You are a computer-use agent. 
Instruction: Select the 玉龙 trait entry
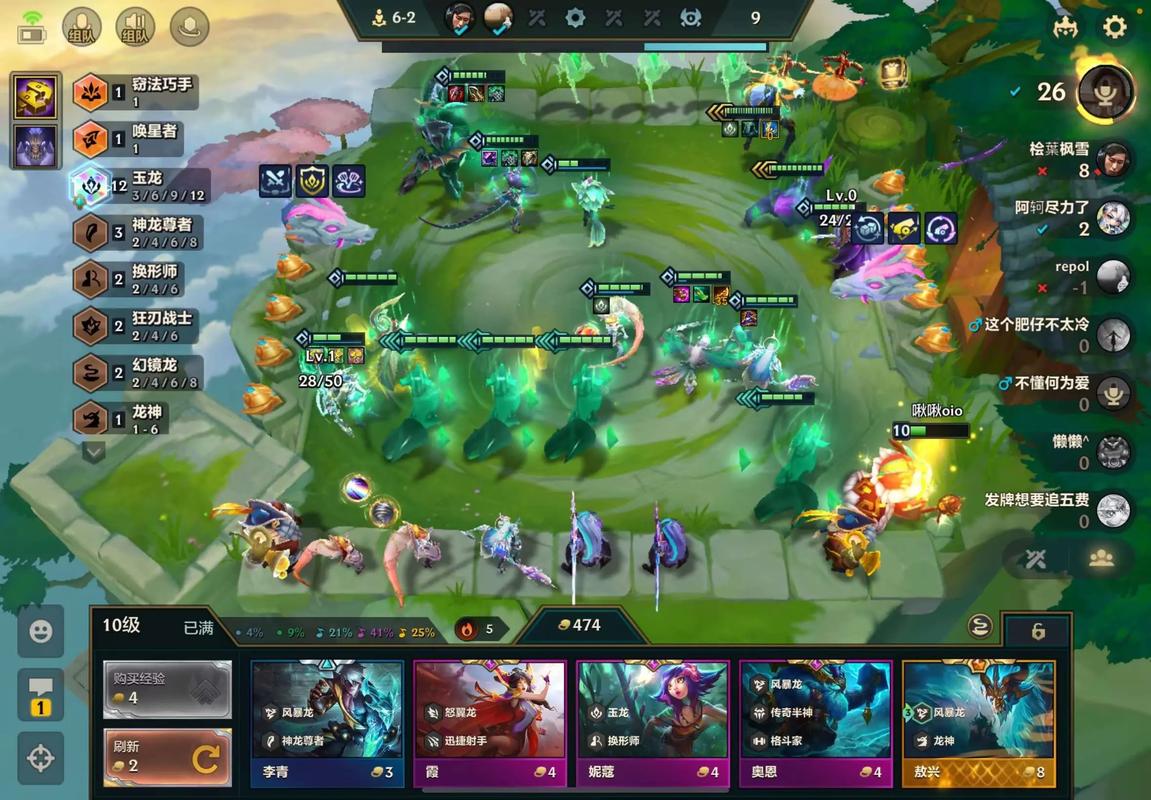point(135,185)
